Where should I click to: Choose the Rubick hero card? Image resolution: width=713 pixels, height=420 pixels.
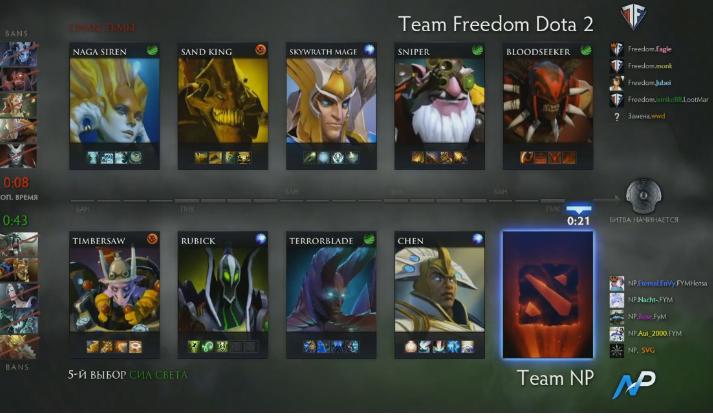(x=223, y=290)
